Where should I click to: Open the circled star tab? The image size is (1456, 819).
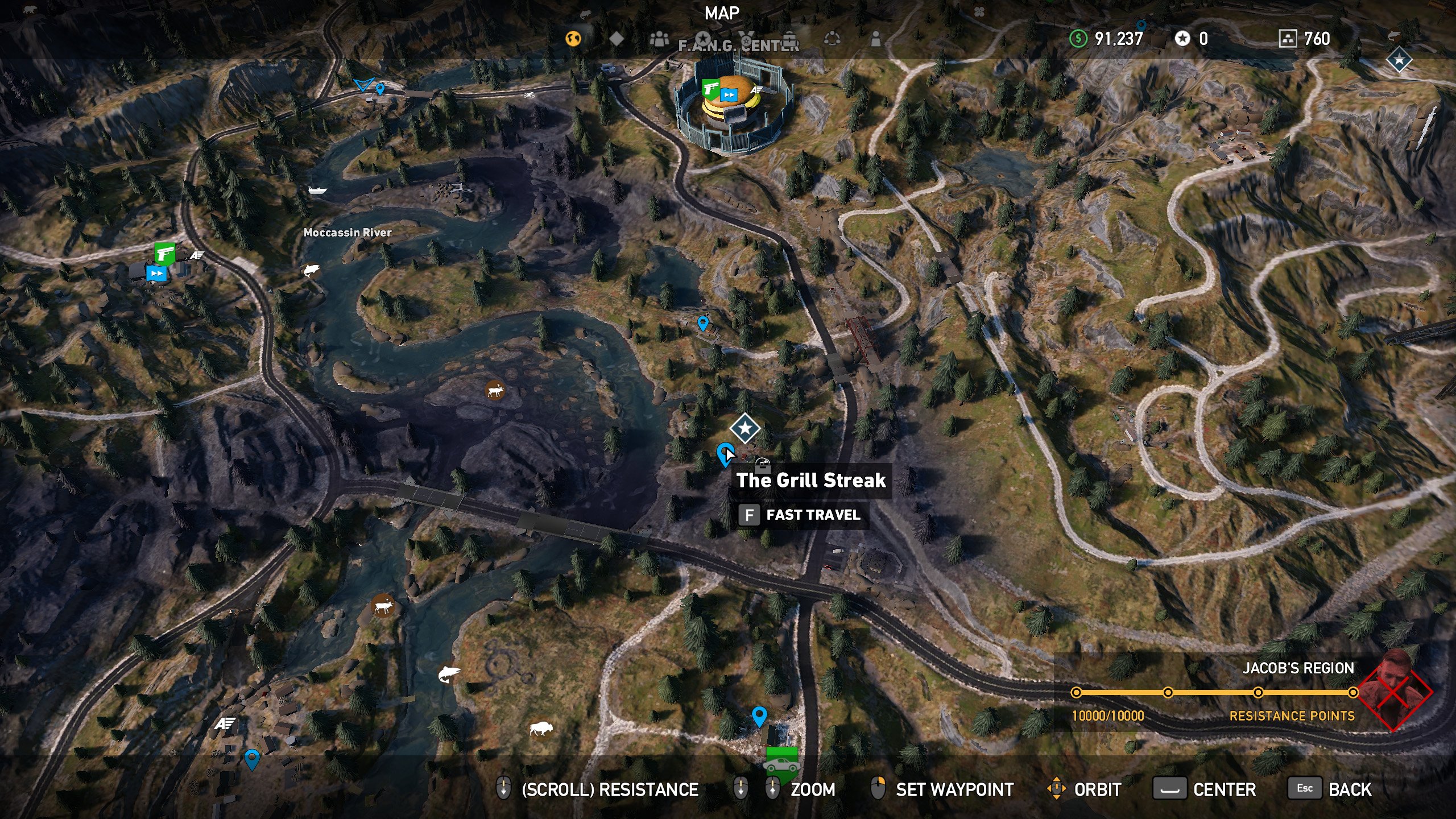click(703, 39)
